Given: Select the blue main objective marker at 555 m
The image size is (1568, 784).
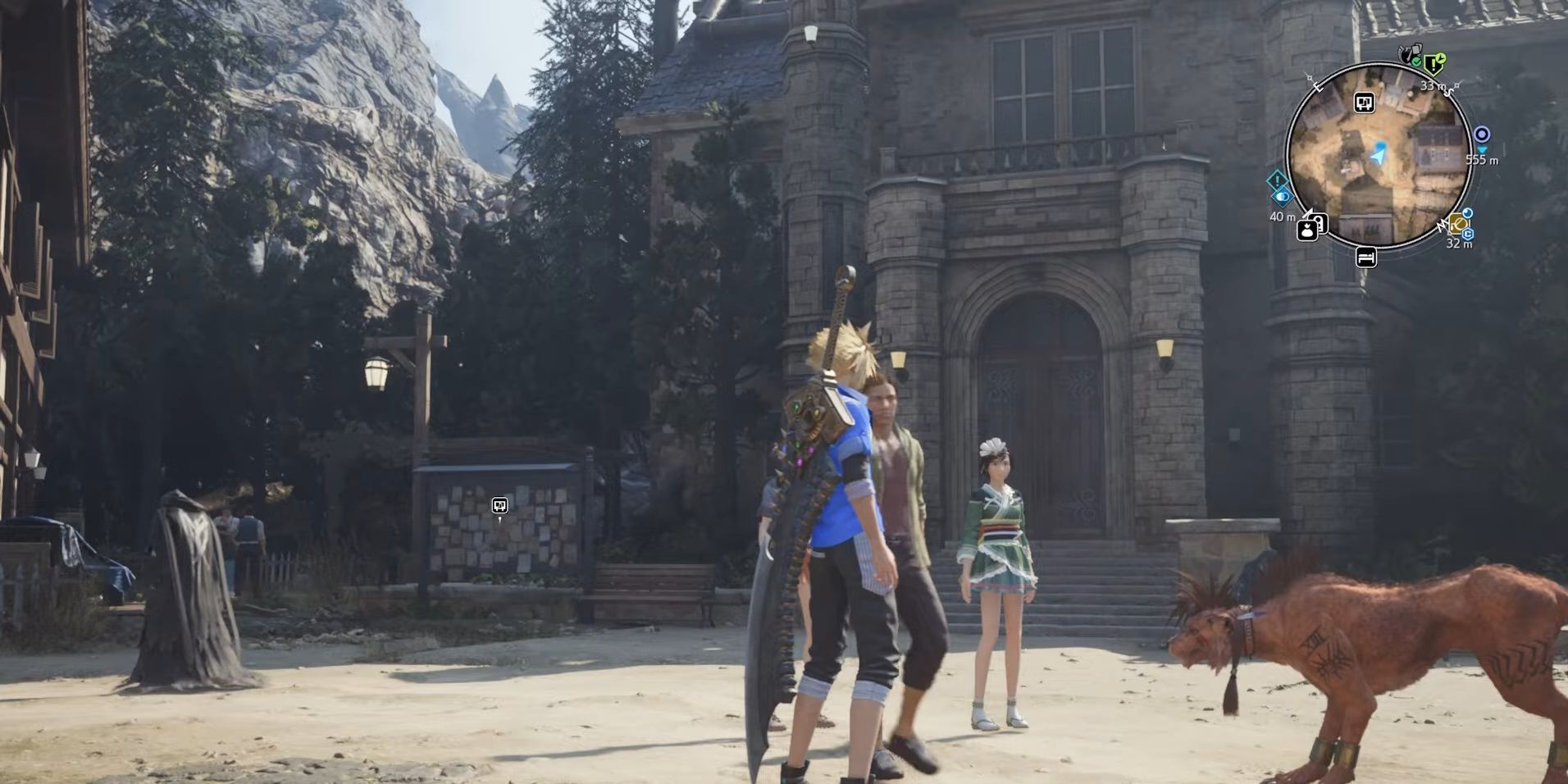Looking at the screenshot, I should [x=1483, y=134].
